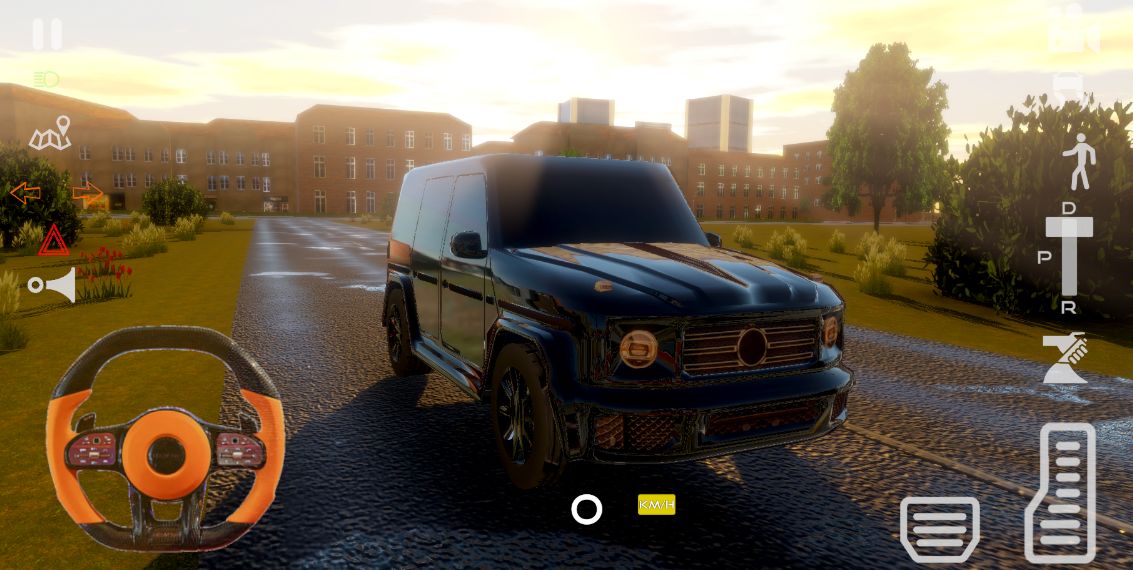Activate the left turn signal arrow
The height and width of the screenshot is (570, 1133).
(x=25, y=193)
